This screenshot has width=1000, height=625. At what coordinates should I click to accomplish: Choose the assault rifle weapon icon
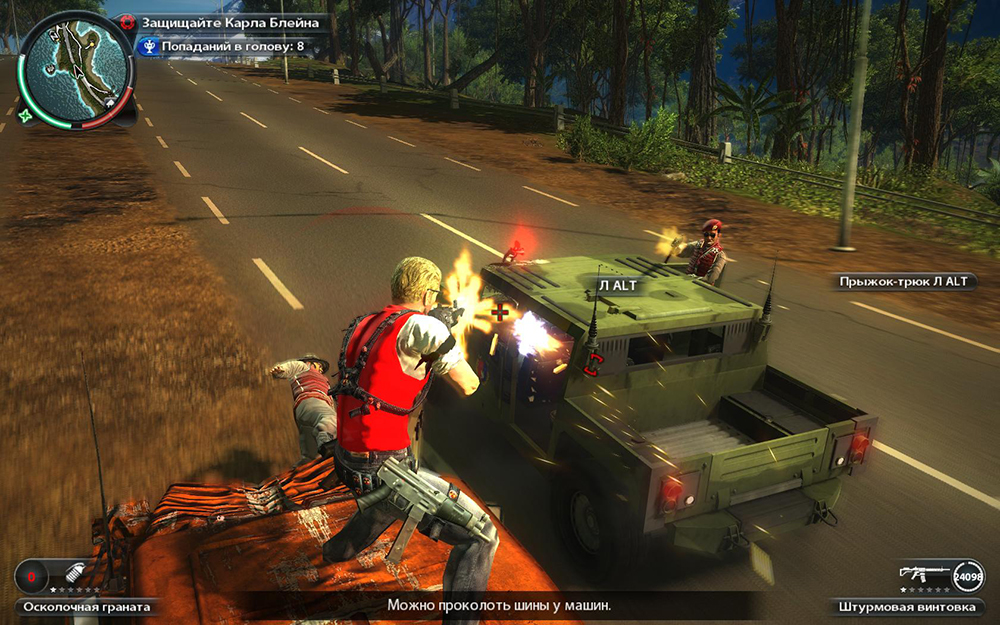(922, 574)
